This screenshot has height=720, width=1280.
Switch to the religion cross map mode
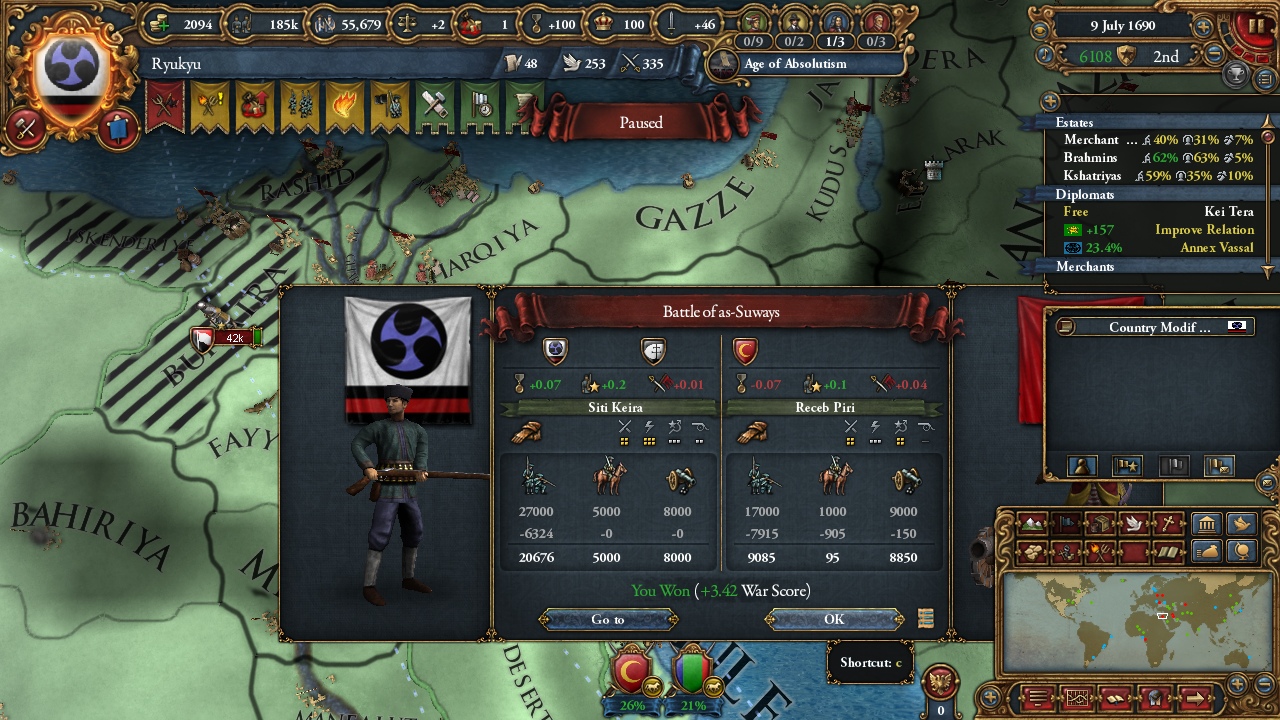click(x=1167, y=523)
